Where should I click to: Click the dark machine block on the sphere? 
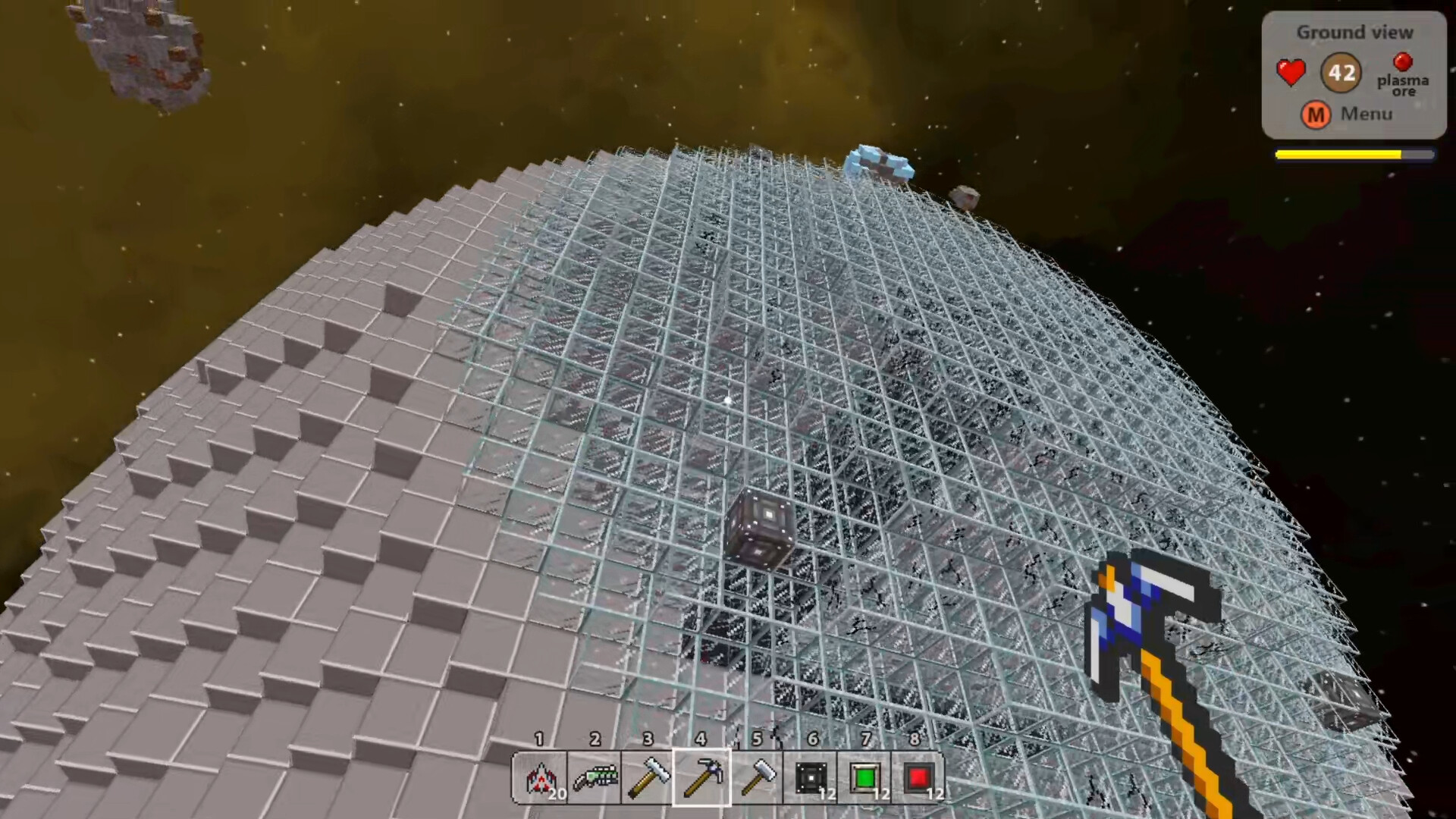coord(761,526)
